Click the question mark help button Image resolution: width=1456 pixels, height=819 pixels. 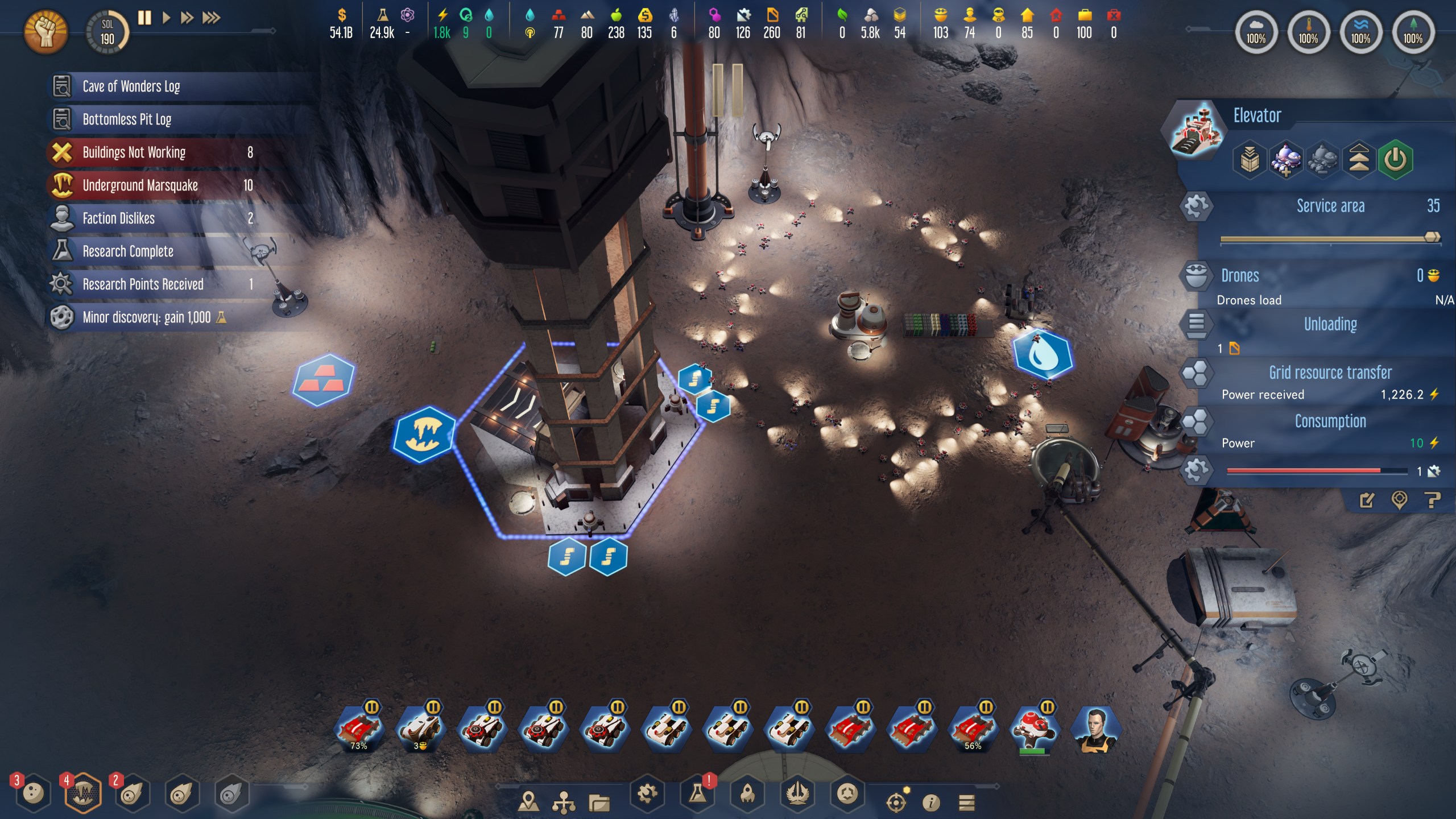pyautogui.click(x=1433, y=501)
